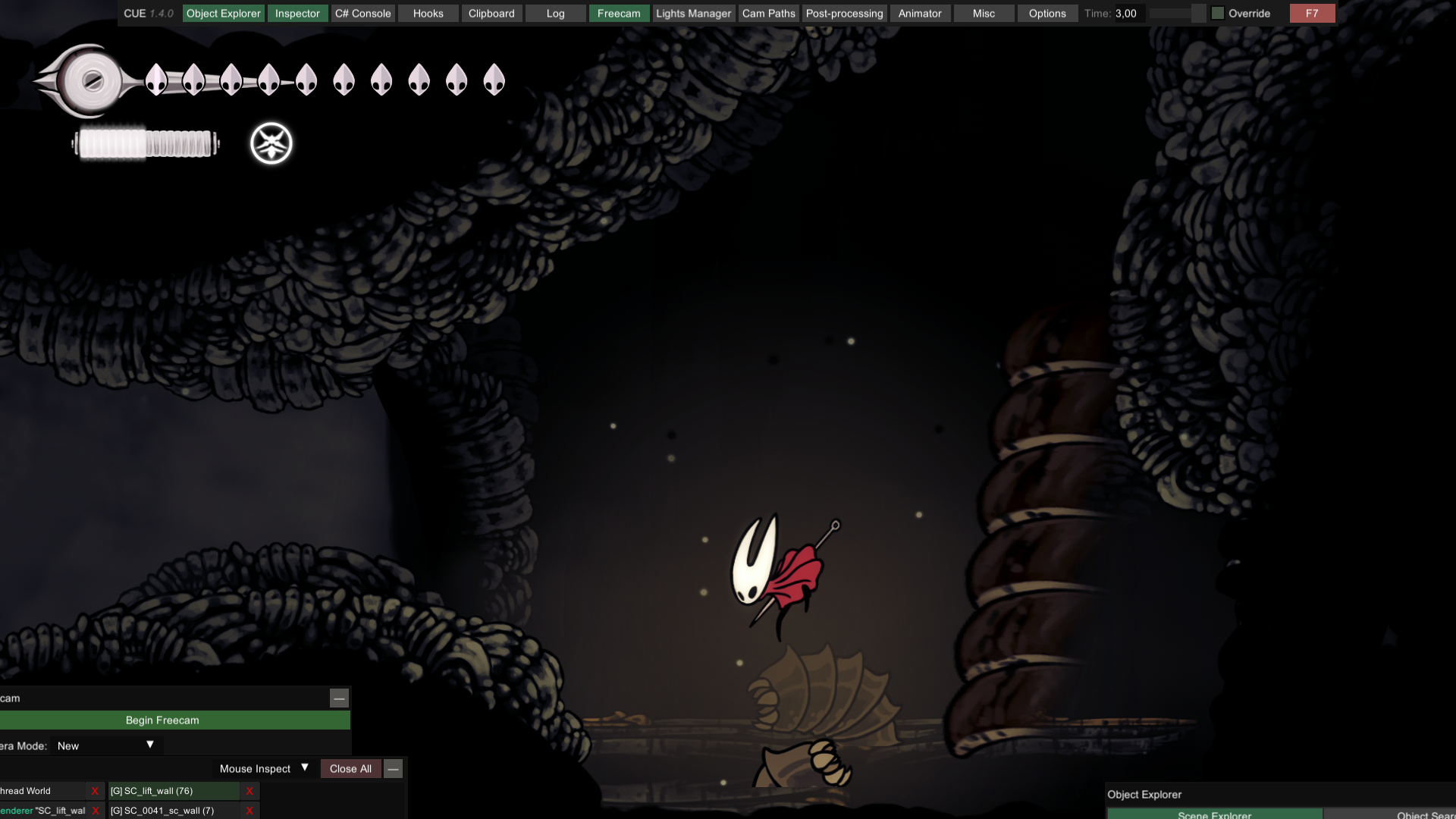Image resolution: width=1456 pixels, height=819 pixels.
Task: Show the Log panel
Action: coord(555,14)
